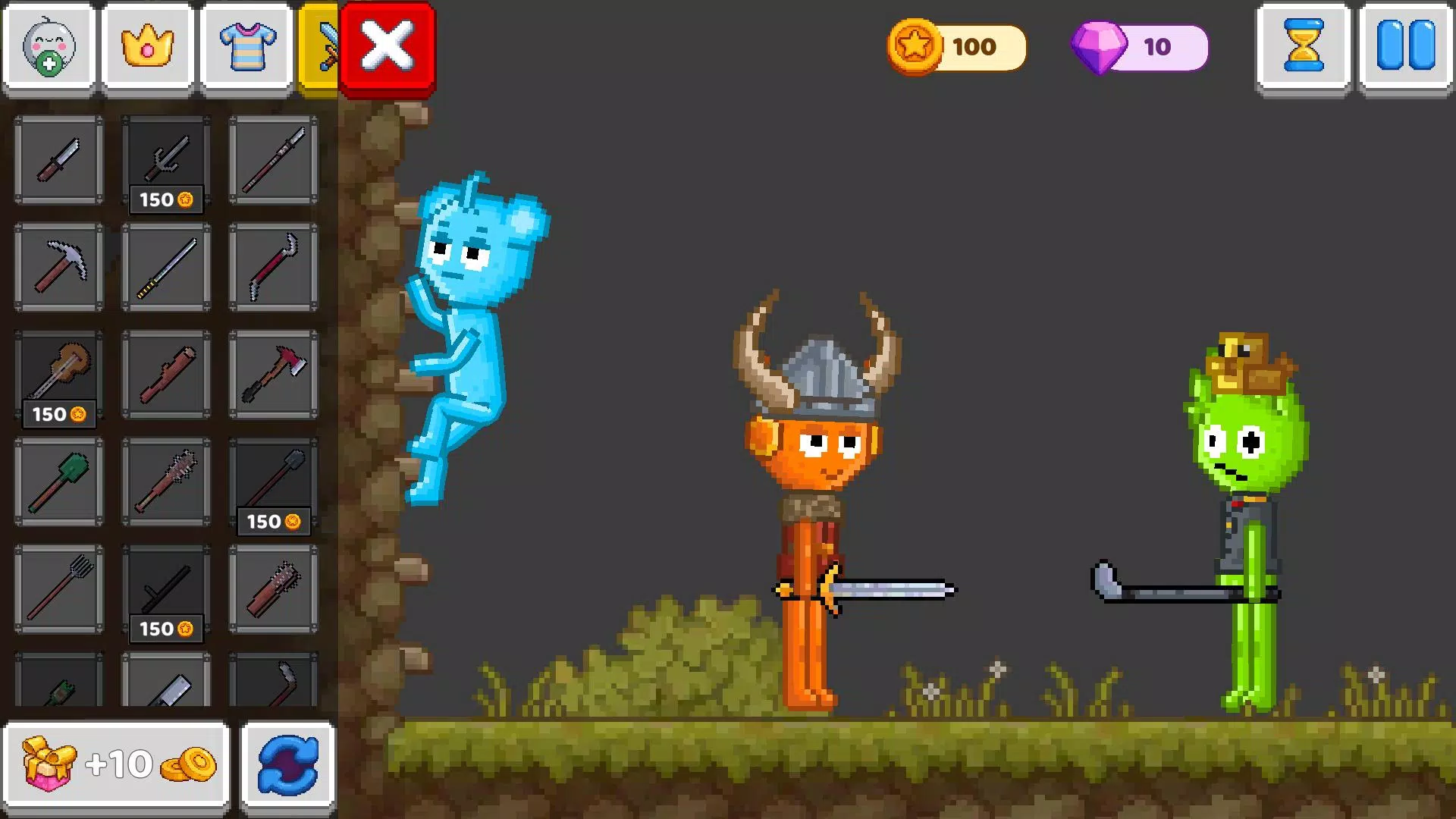The image size is (1456, 819).
Task: Select the pickaxe weapon
Action: pos(59,267)
